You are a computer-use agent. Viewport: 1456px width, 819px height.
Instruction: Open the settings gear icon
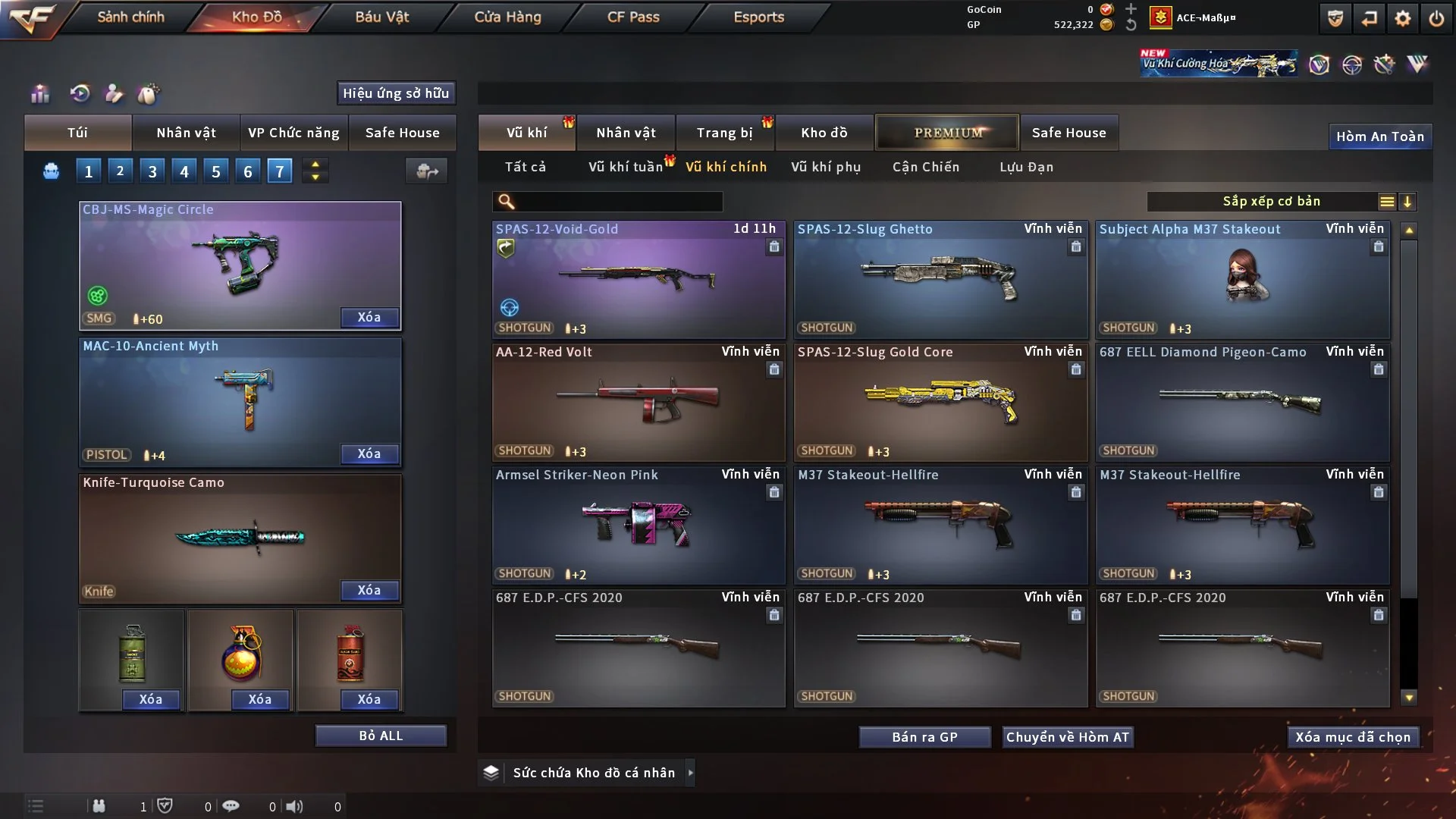pyautogui.click(x=1403, y=18)
